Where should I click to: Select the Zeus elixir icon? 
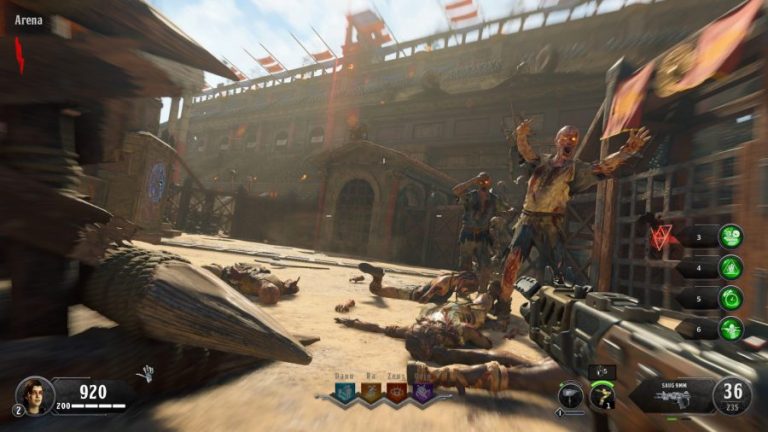[397, 392]
